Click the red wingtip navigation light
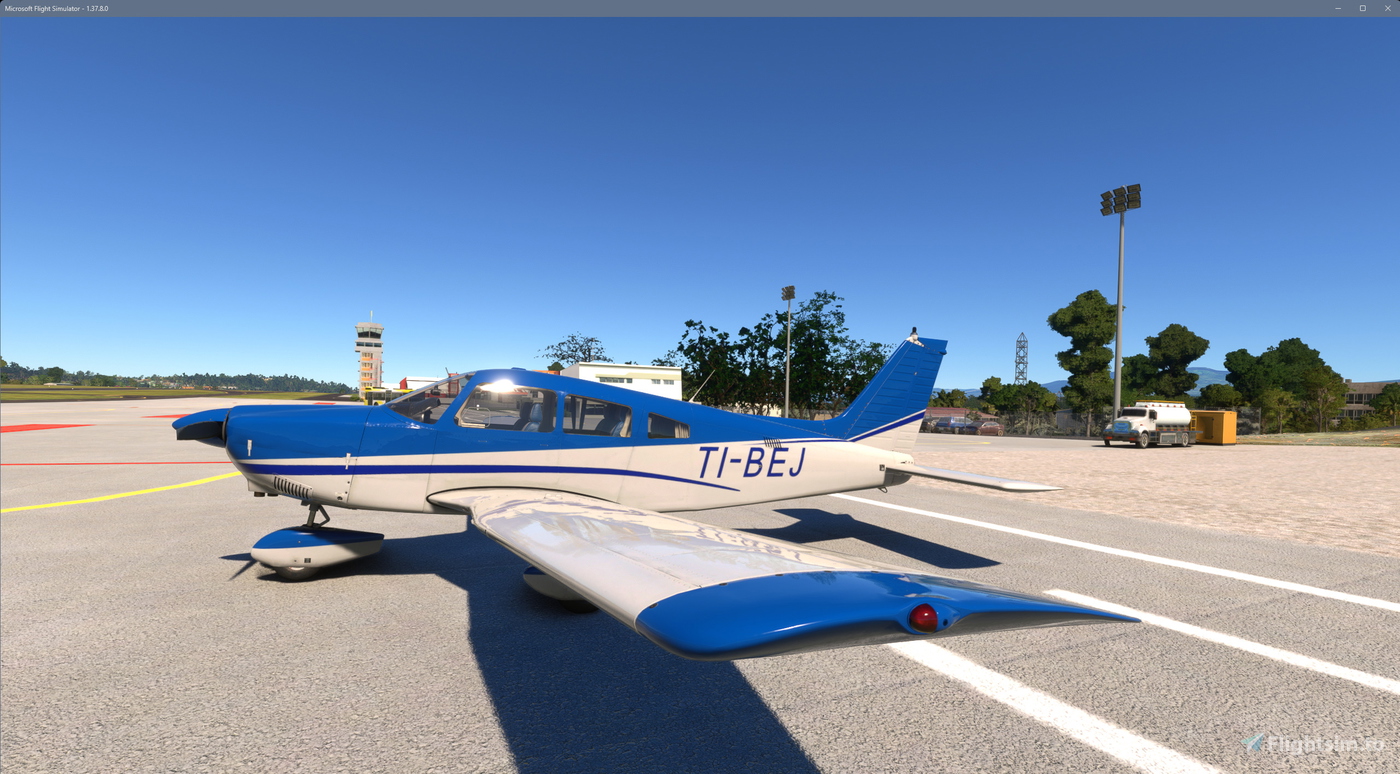The height and width of the screenshot is (774, 1400). (921, 620)
